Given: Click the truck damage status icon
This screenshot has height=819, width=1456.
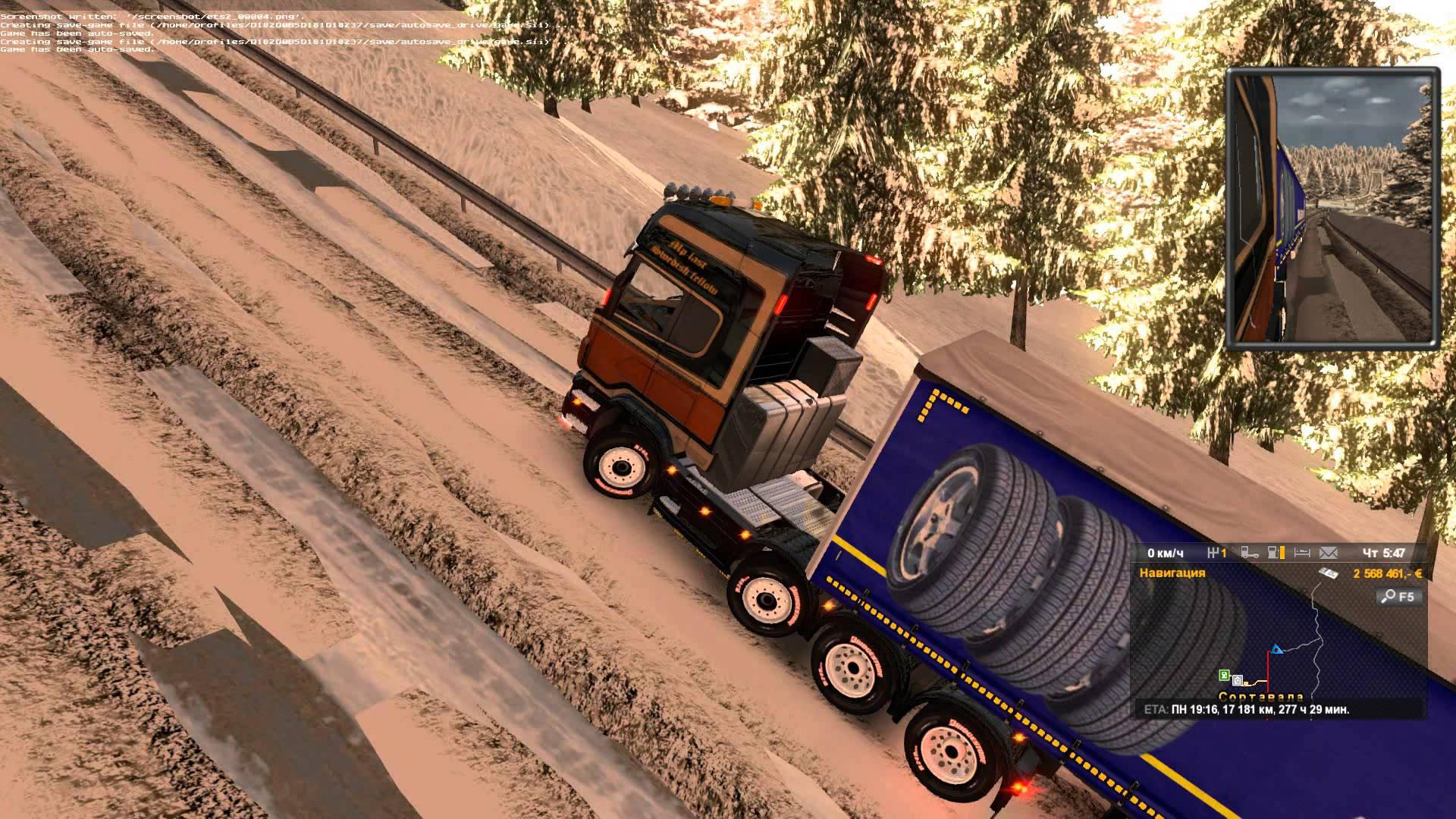Looking at the screenshot, I should tap(1249, 553).
